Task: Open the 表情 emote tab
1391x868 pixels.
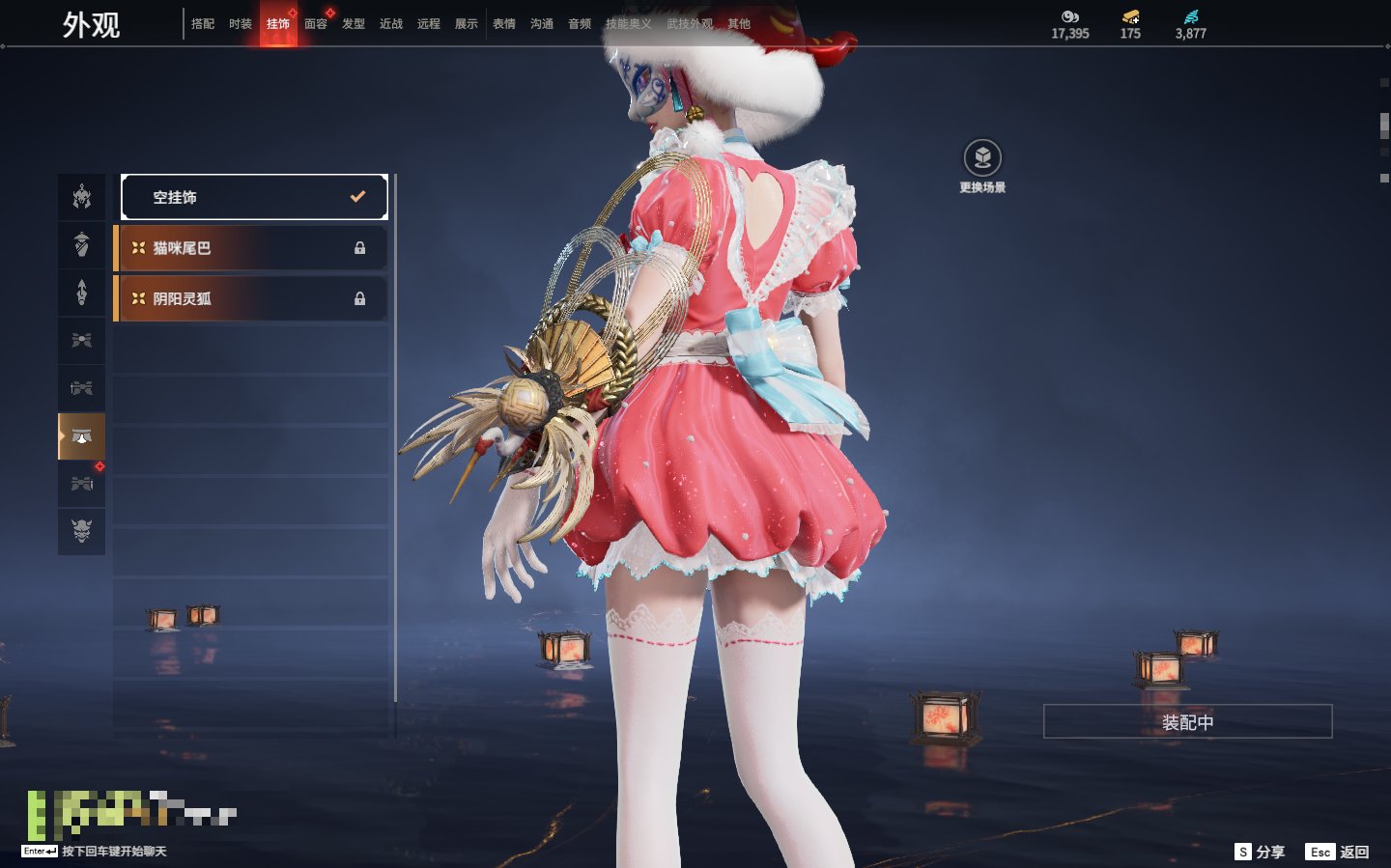Action: (504, 24)
